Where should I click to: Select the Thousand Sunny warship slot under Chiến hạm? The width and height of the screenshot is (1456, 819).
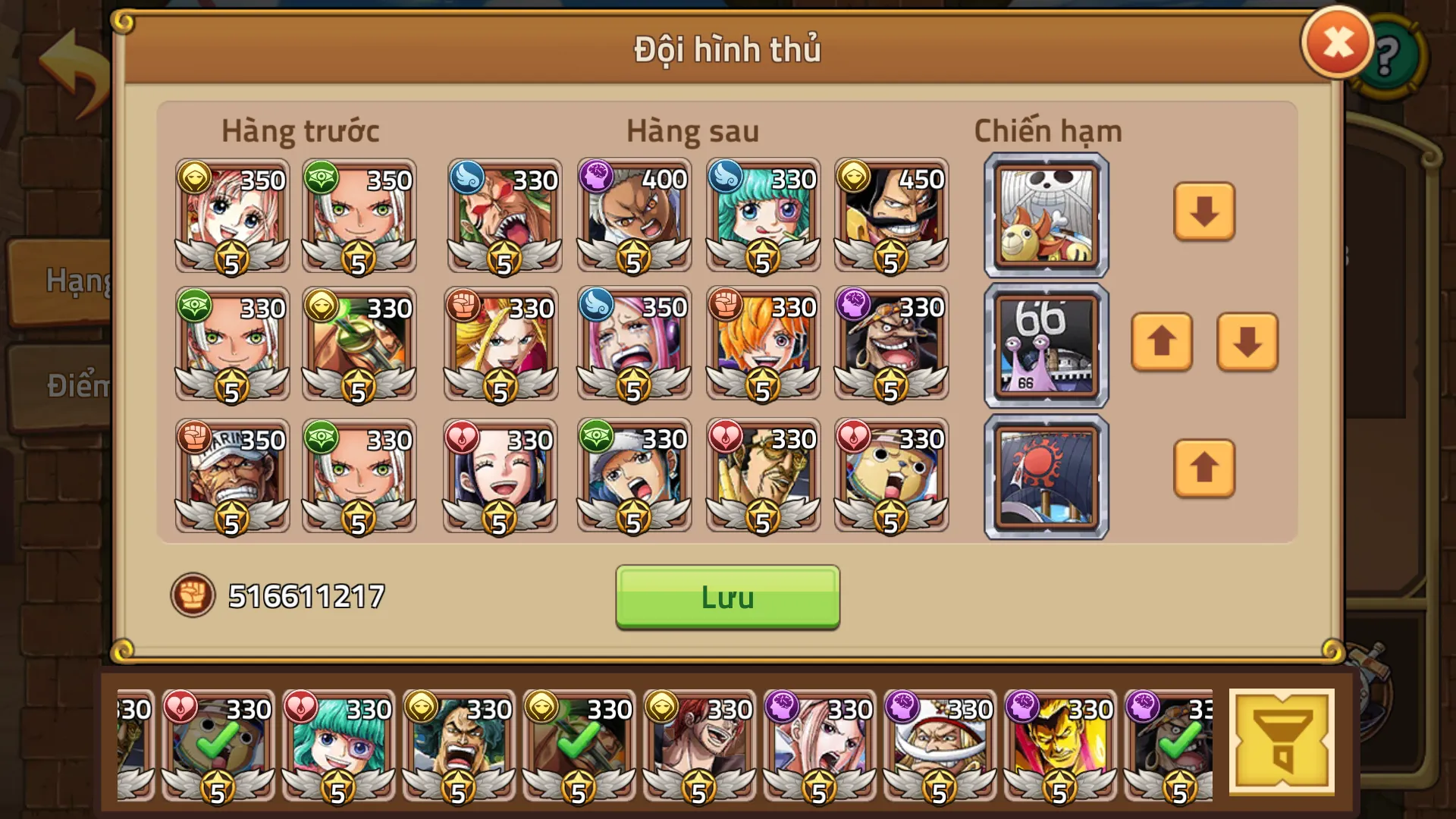[1045, 215]
